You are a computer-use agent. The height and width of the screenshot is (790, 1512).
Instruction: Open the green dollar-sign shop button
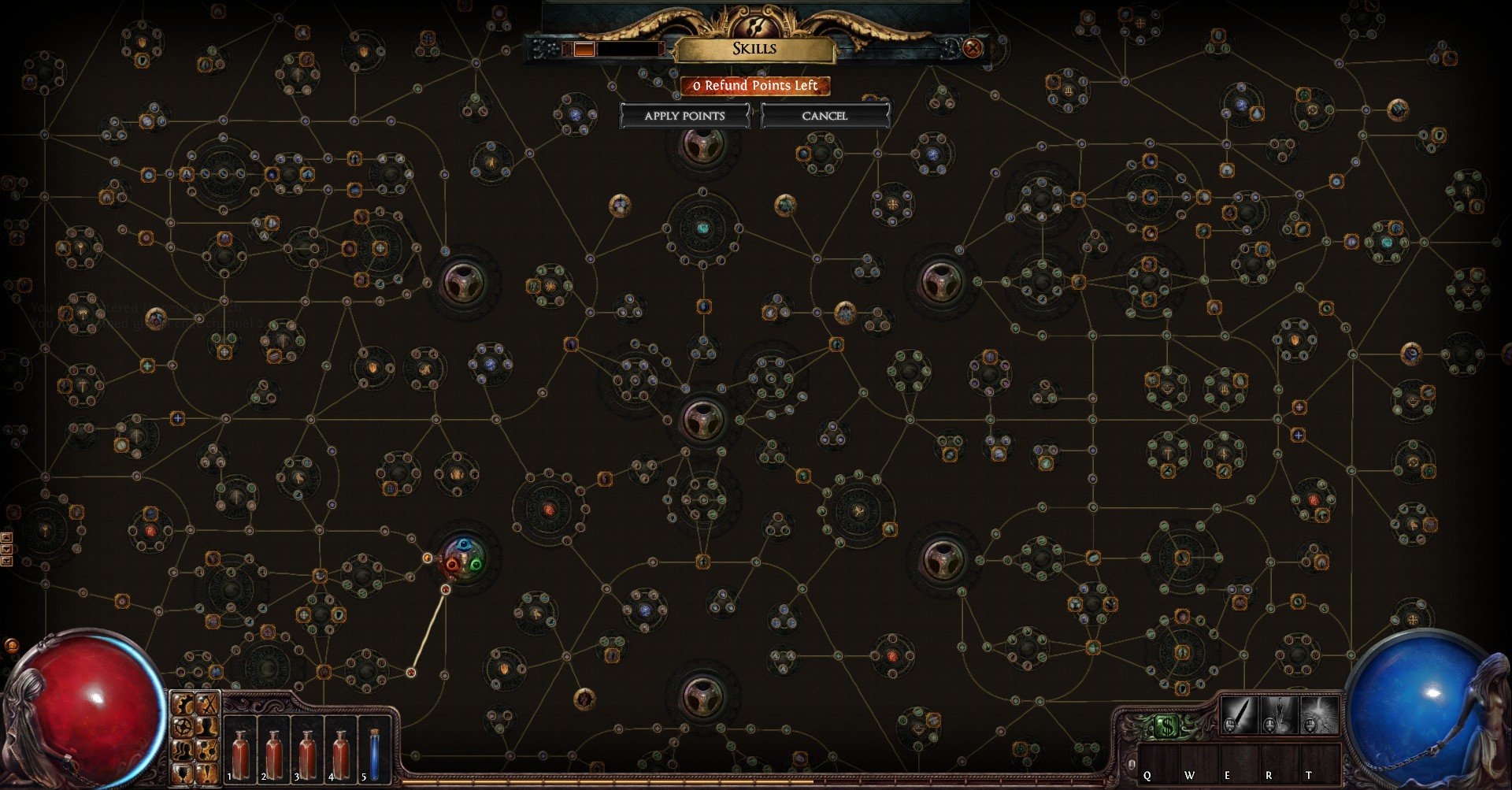pyautogui.click(x=1167, y=727)
